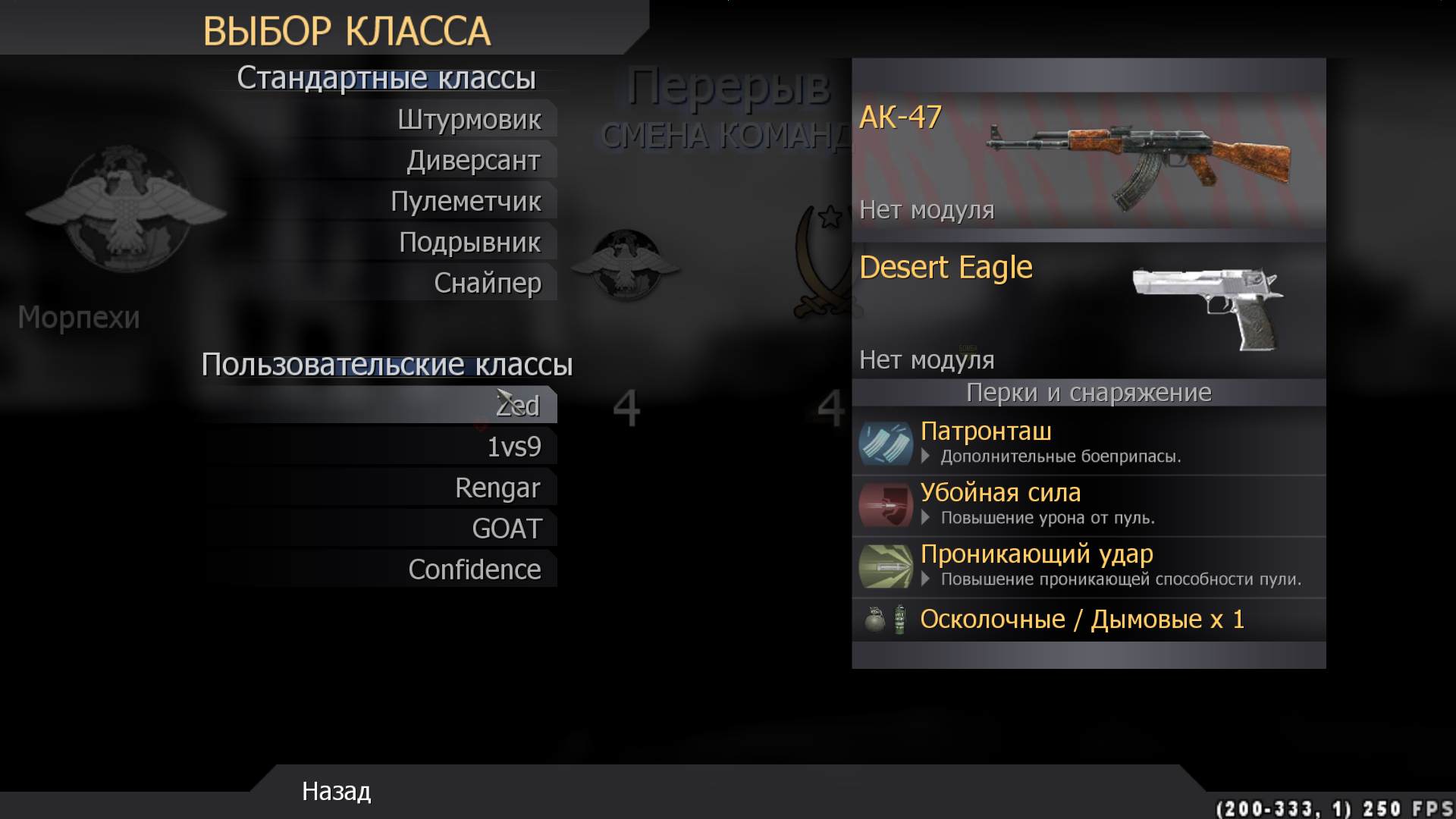
Task: Click the smoke grenade icon
Action: point(897,620)
